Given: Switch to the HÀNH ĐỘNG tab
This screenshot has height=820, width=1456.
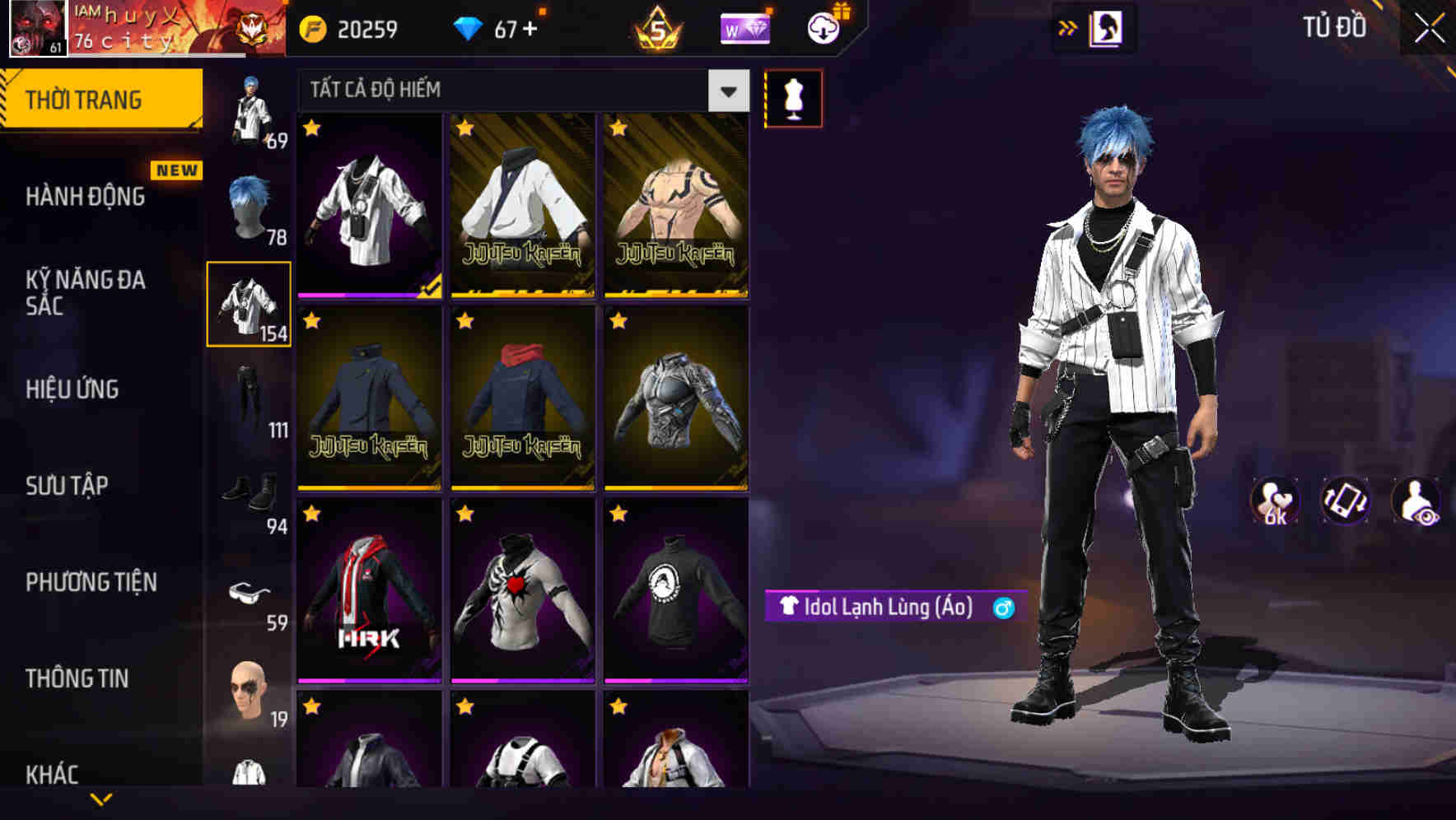Looking at the screenshot, I should pyautogui.click(x=82, y=197).
